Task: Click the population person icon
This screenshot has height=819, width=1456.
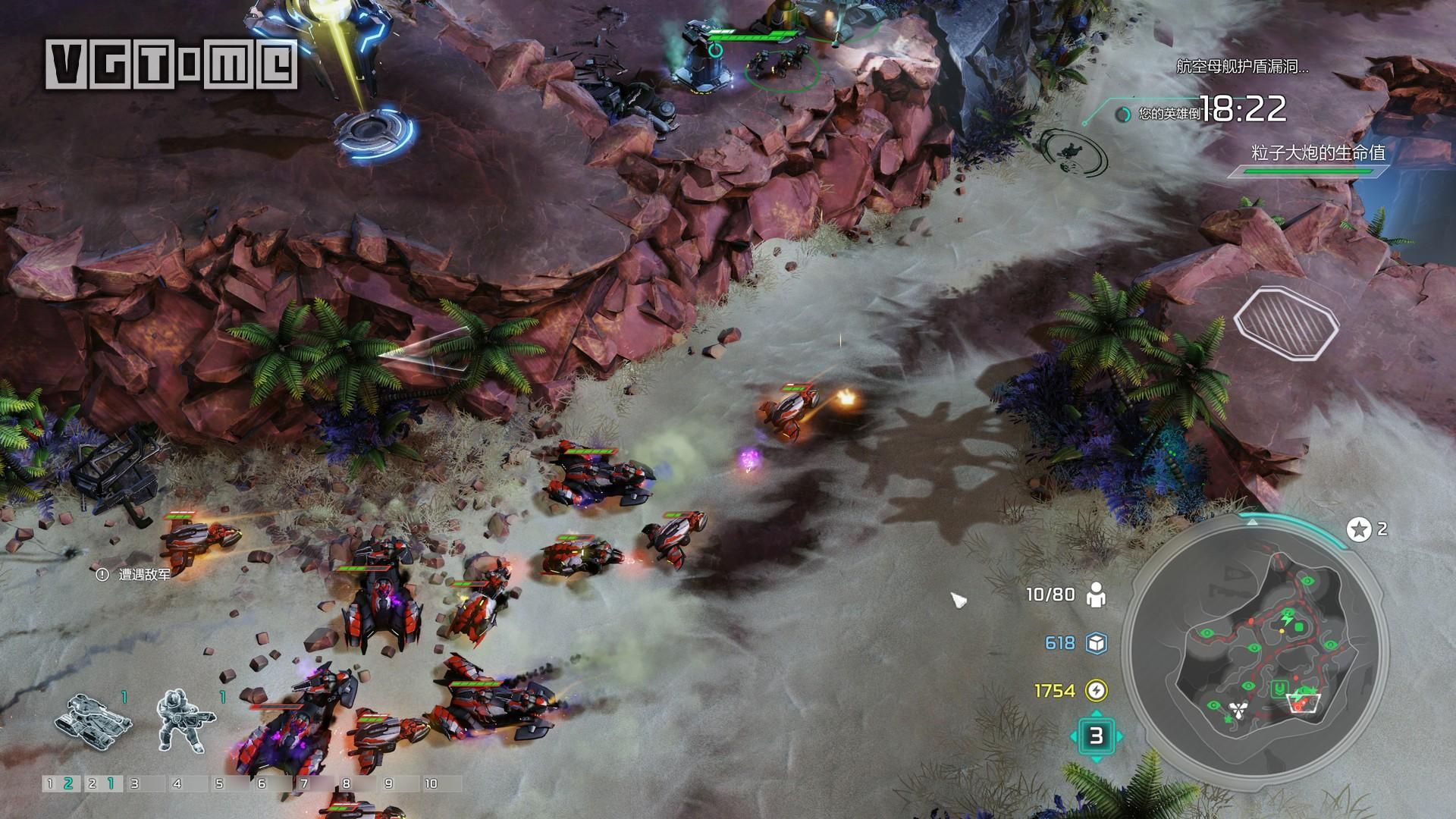Action: 1096,595
